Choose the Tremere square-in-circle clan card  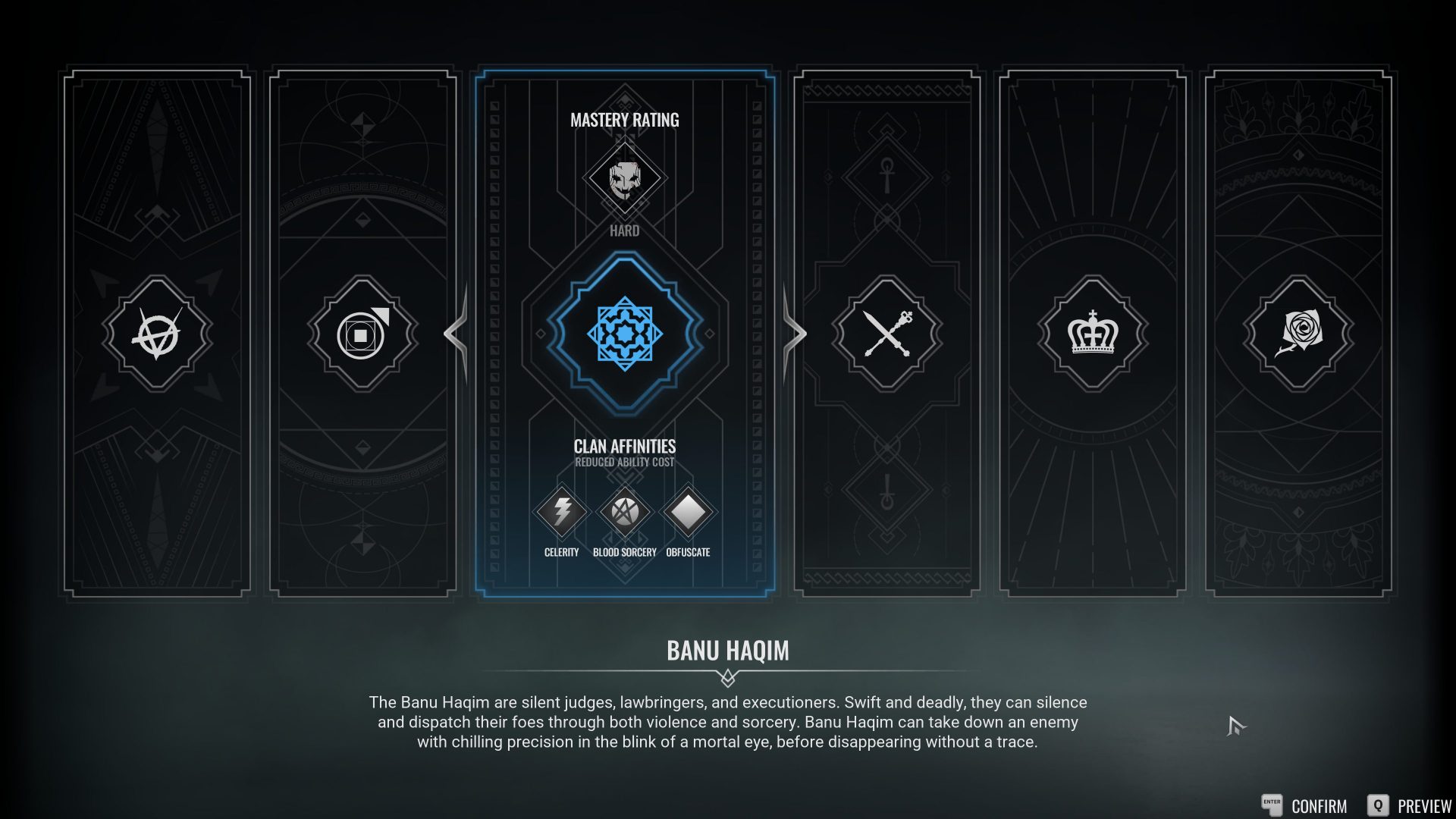tap(362, 334)
